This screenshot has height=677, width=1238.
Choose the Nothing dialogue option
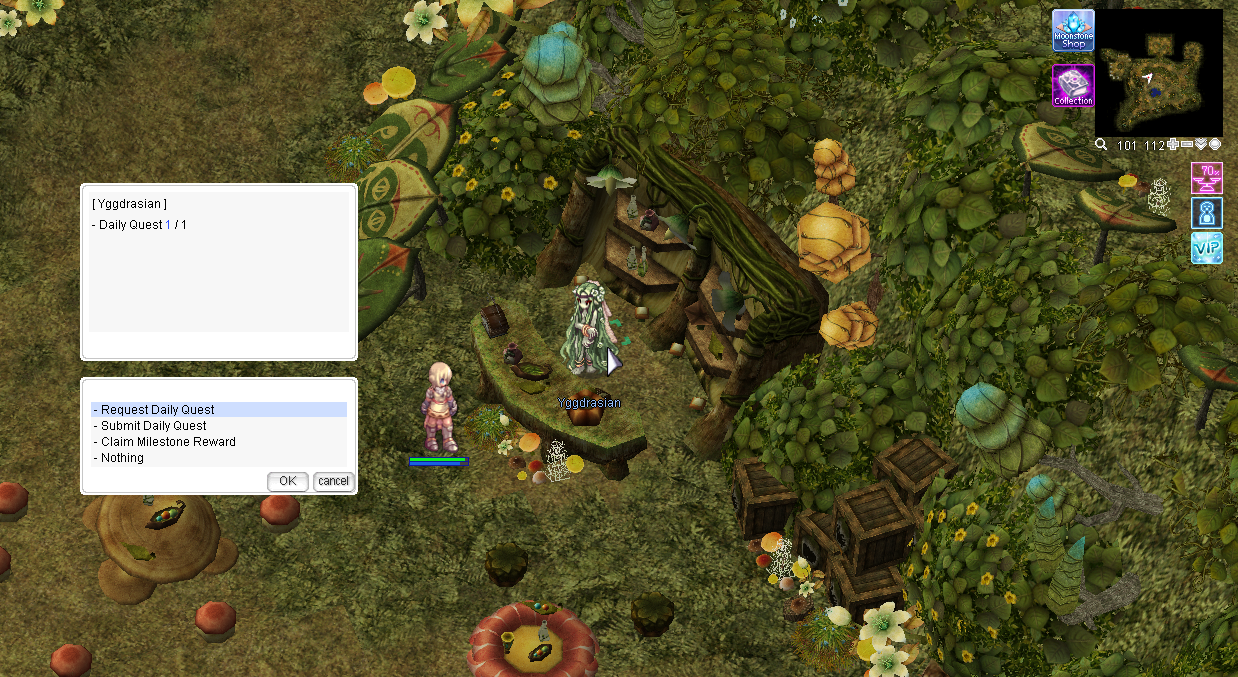pyautogui.click(x=122, y=458)
